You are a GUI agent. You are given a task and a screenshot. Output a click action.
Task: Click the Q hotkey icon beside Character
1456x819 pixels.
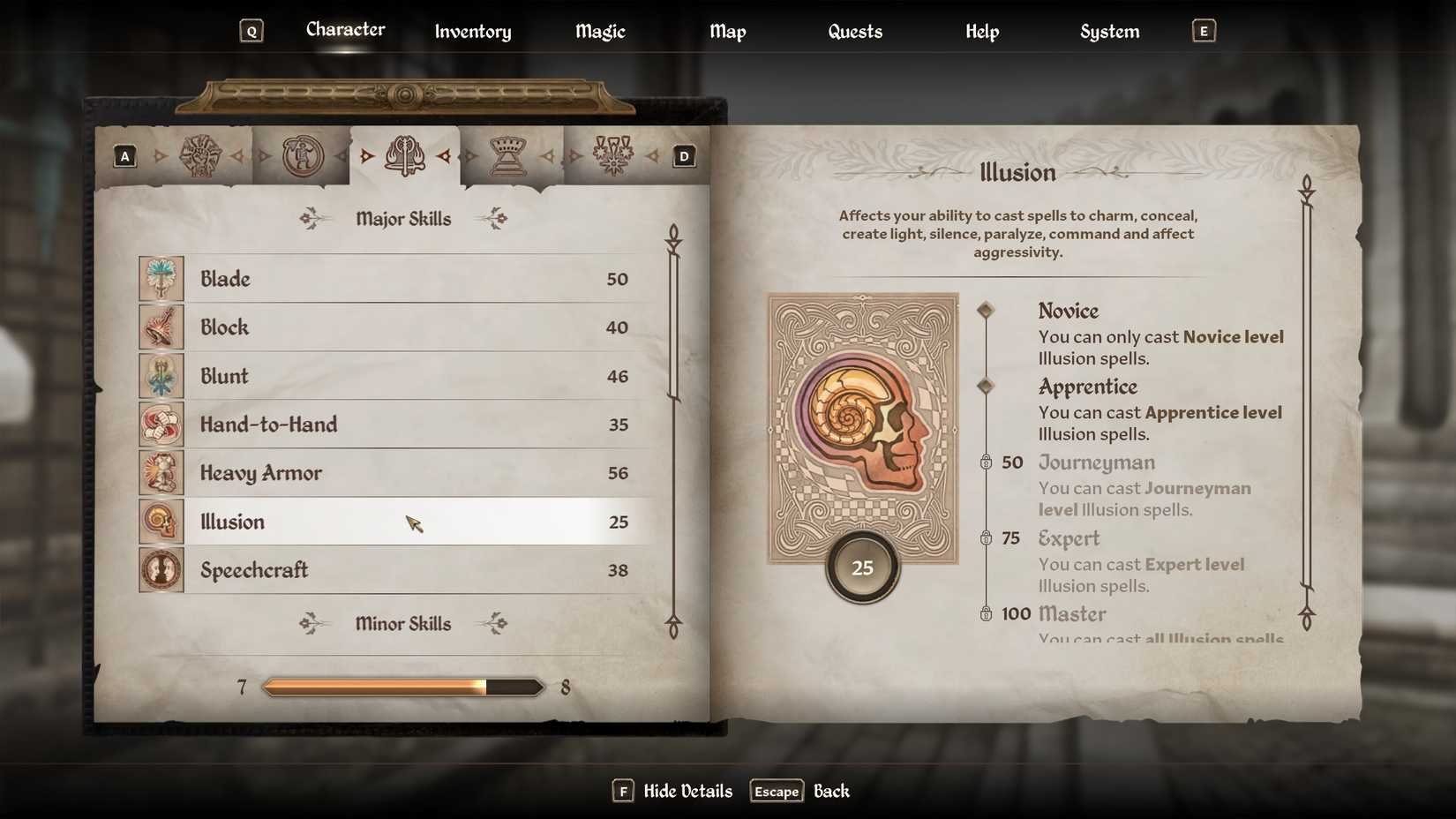252,30
